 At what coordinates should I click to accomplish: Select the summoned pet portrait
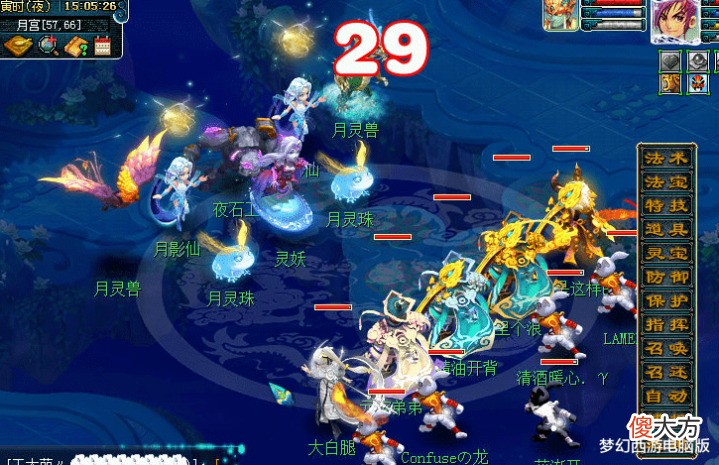559,17
